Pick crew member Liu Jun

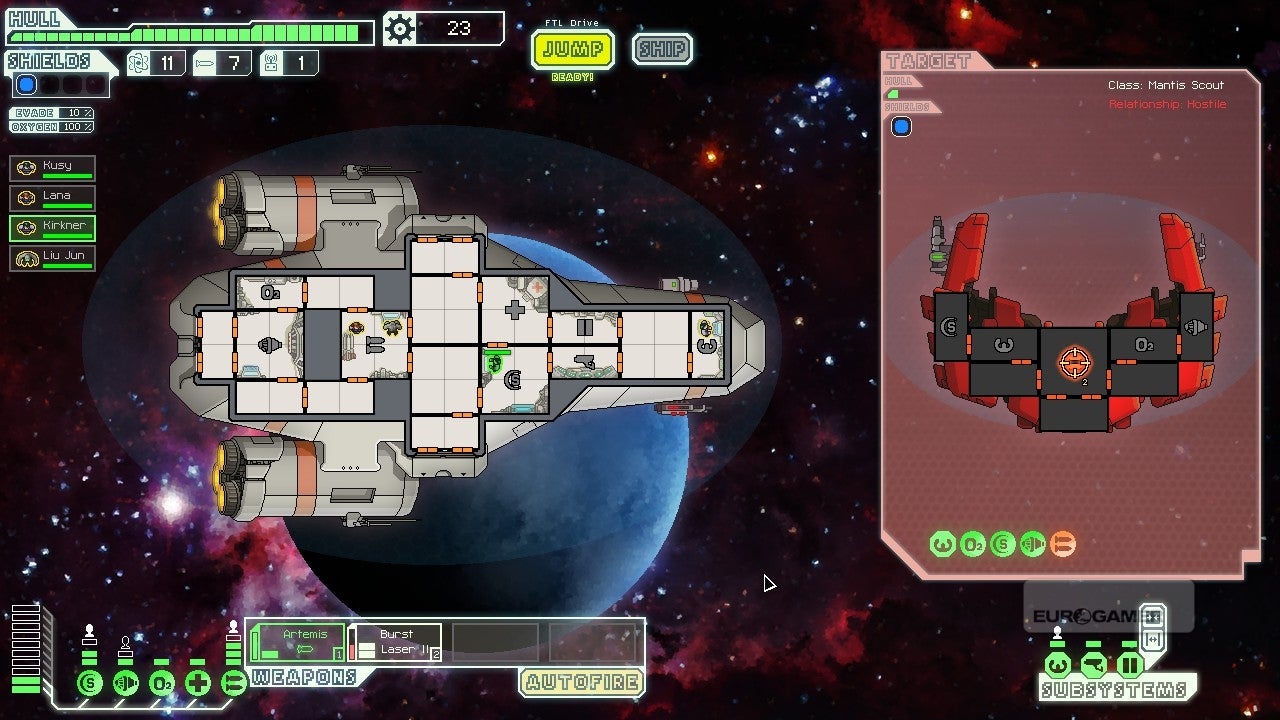(53, 258)
